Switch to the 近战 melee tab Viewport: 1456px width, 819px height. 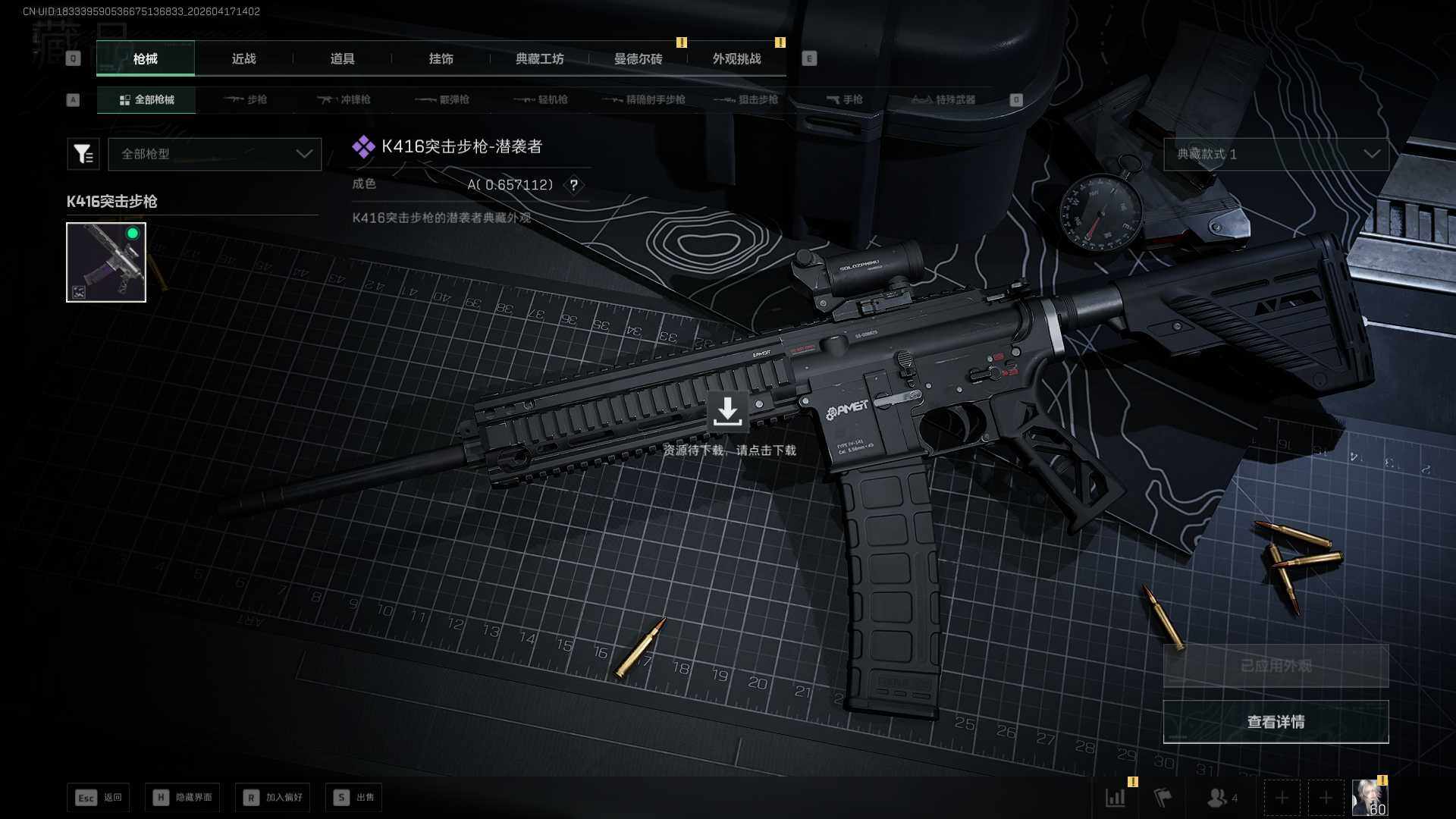click(243, 58)
